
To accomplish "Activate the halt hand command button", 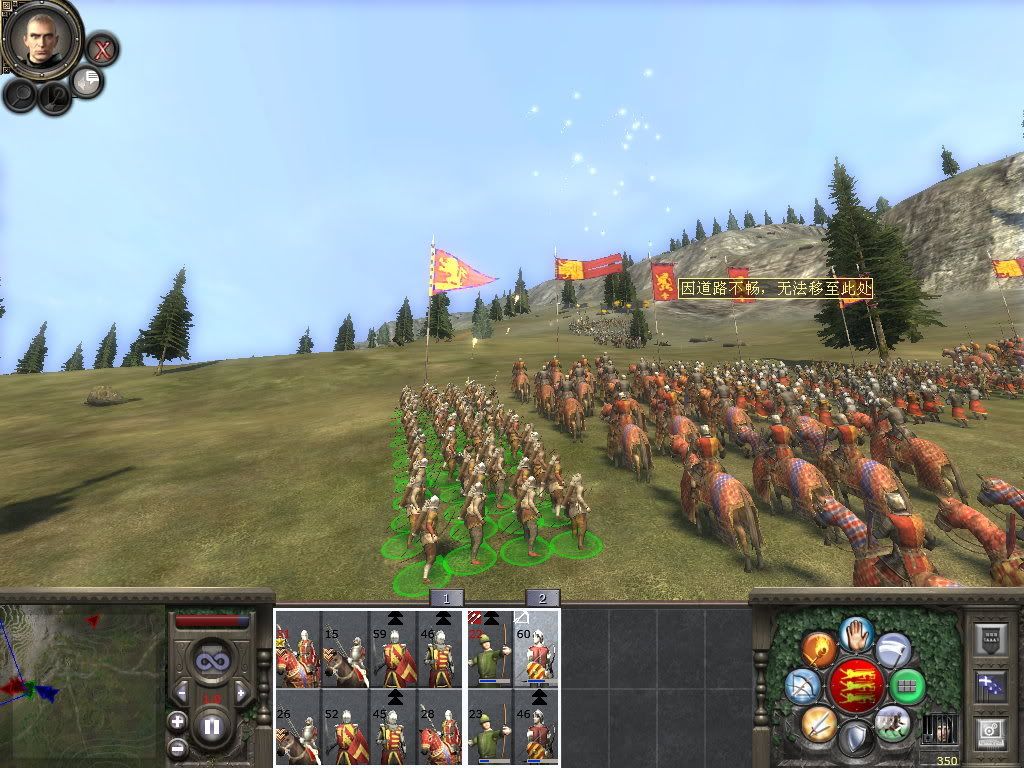I will [x=856, y=632].
